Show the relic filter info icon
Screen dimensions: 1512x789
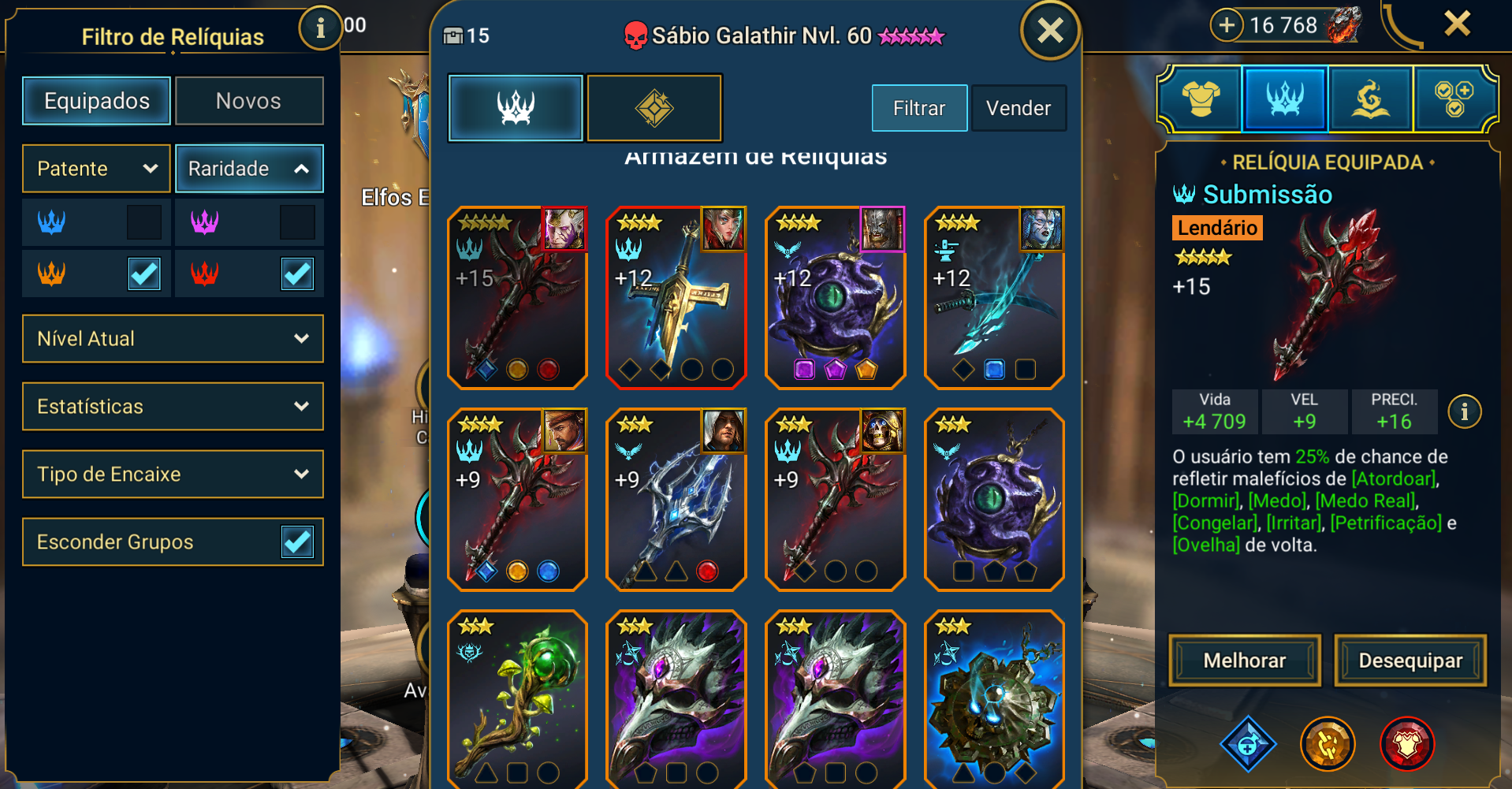320,29
